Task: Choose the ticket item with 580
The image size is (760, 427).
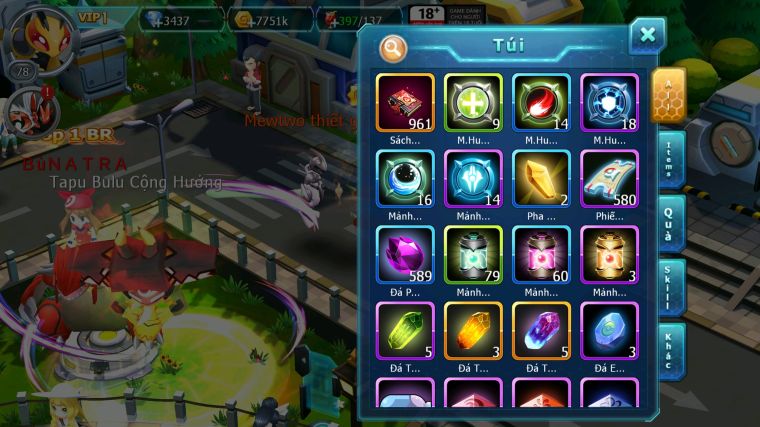Action: pos(609,178)
